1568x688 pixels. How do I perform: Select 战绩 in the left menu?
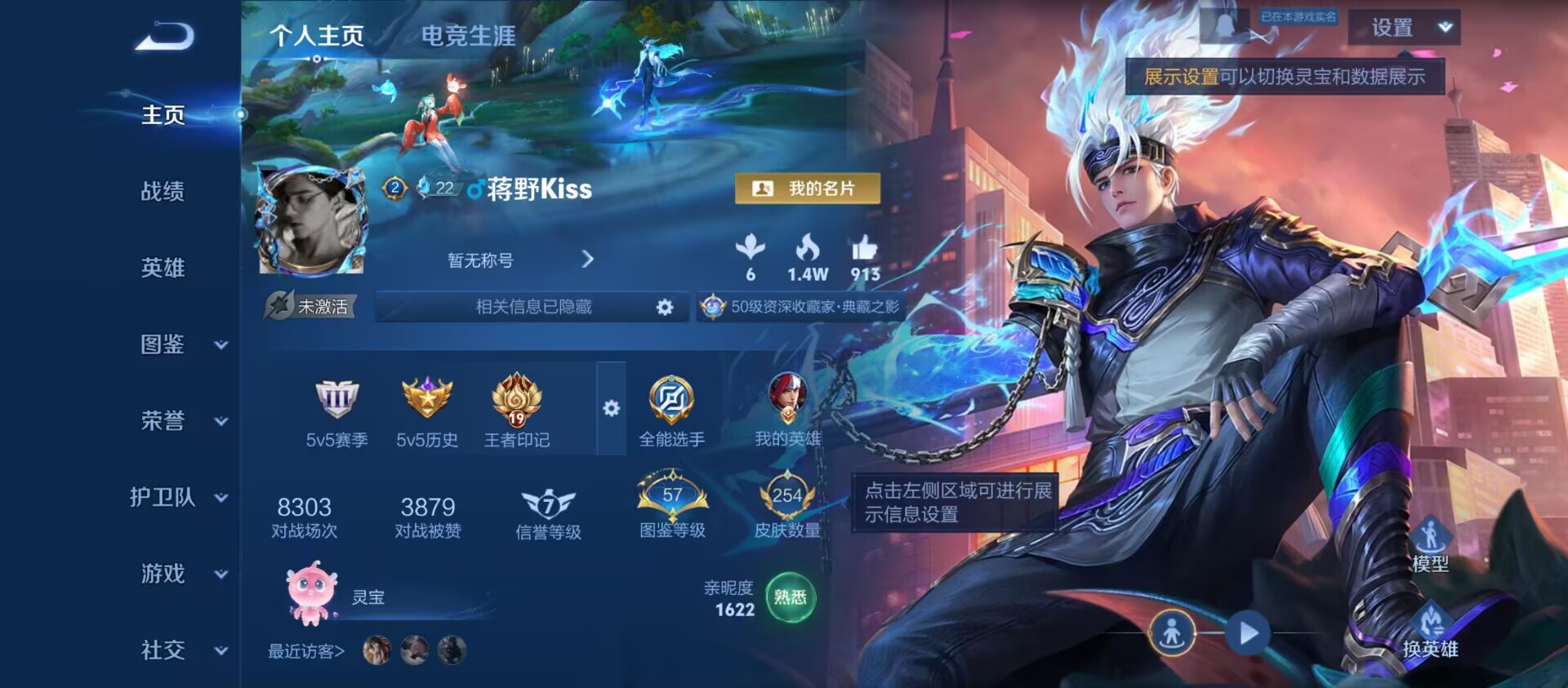(162, 192)
